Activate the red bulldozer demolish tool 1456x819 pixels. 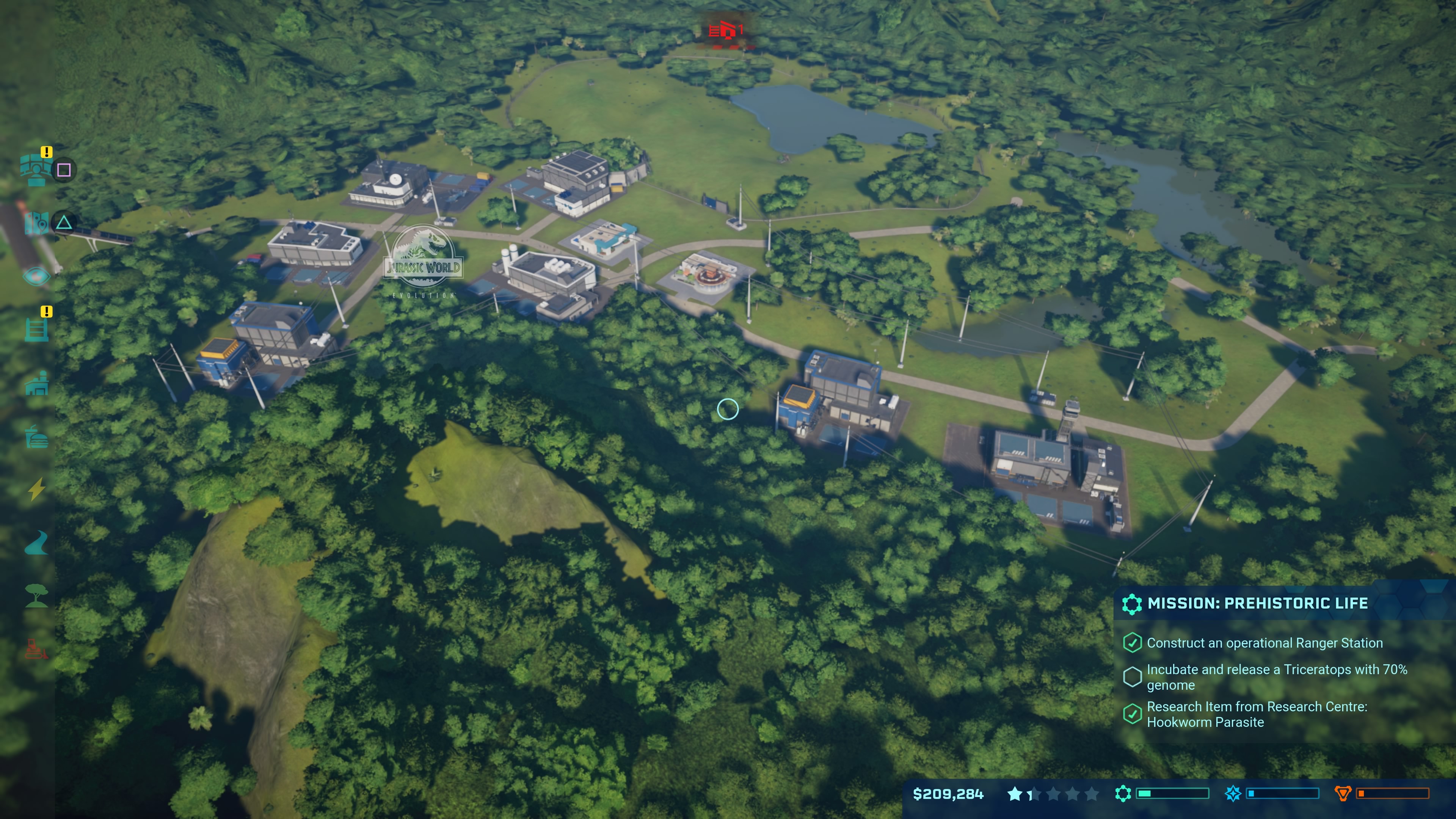click(x=36, y=650)
